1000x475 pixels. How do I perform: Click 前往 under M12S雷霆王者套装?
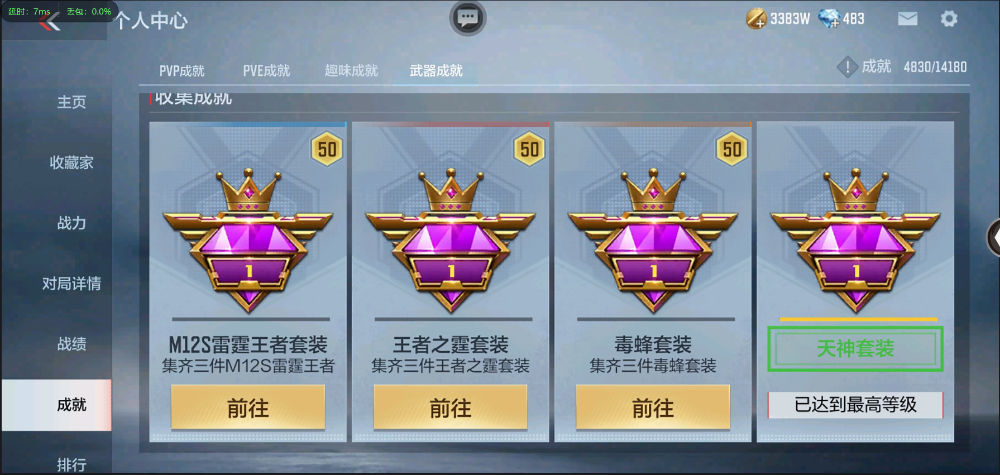[x=248, y=408]
